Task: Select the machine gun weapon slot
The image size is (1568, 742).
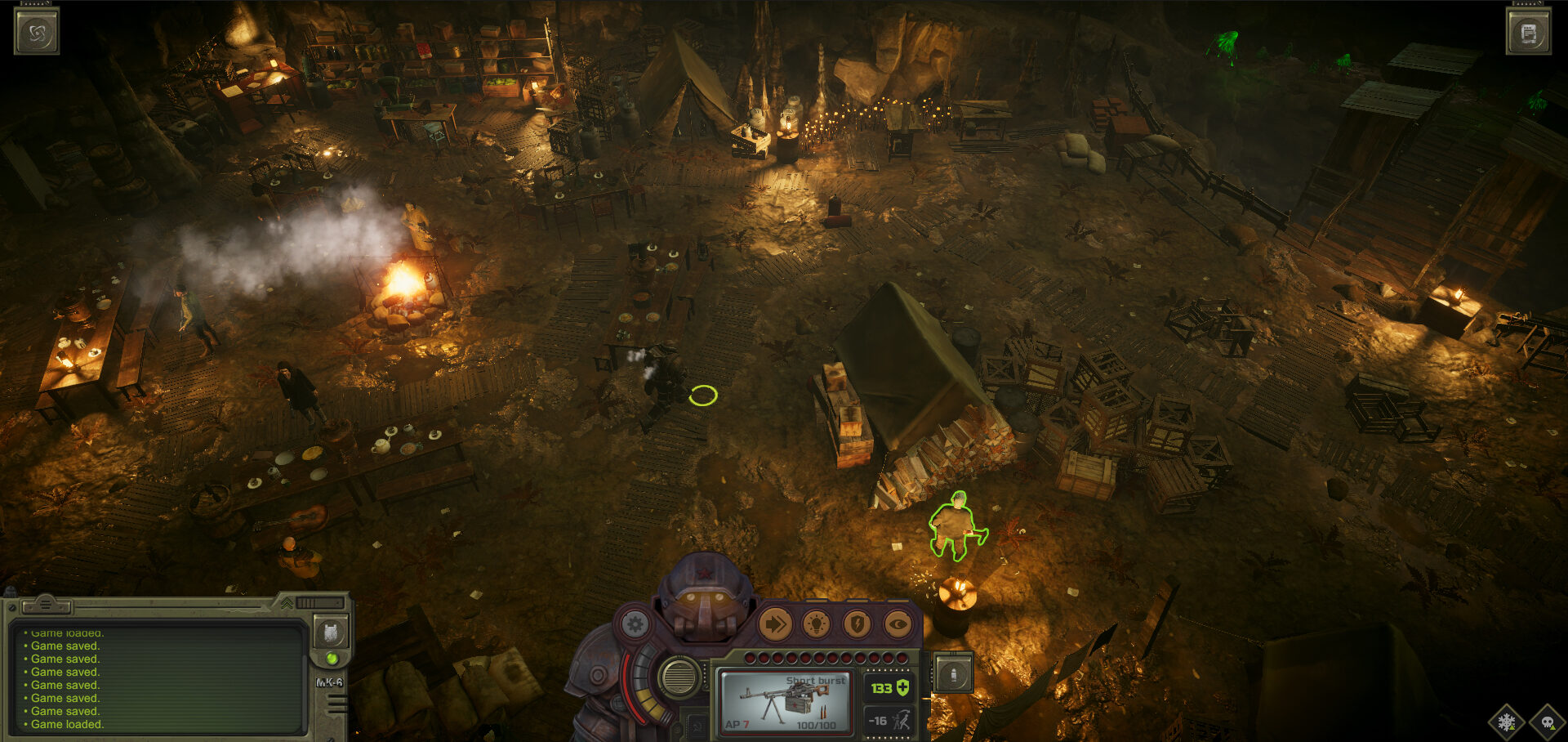Action: (785, 701)
